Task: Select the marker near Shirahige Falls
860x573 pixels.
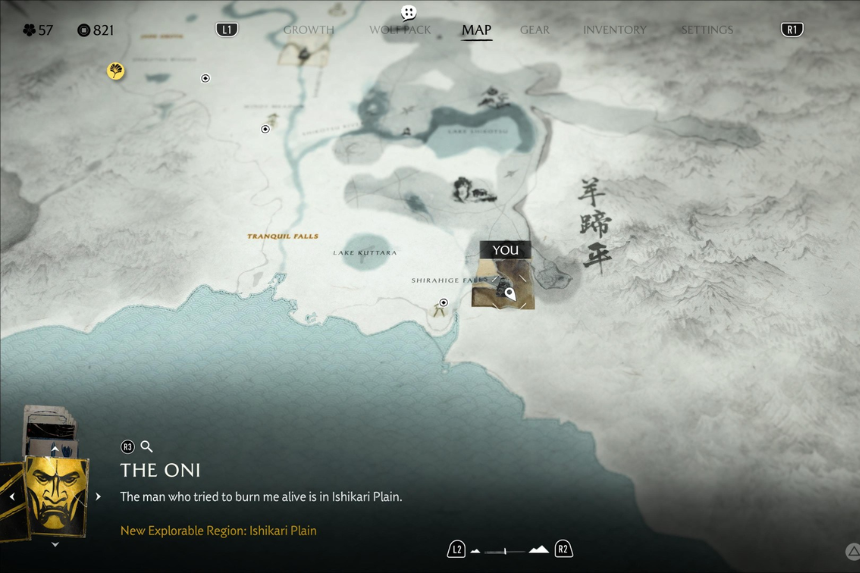Action: click(x=443, y=302)
